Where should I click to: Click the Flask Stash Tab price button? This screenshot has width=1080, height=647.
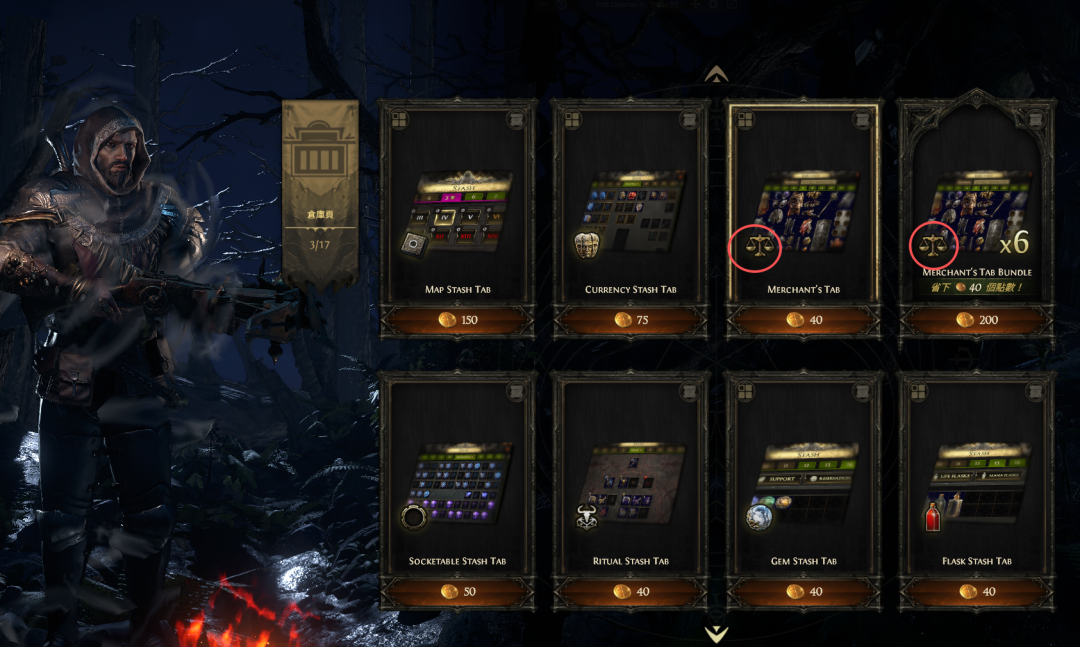tap(976, 592)
